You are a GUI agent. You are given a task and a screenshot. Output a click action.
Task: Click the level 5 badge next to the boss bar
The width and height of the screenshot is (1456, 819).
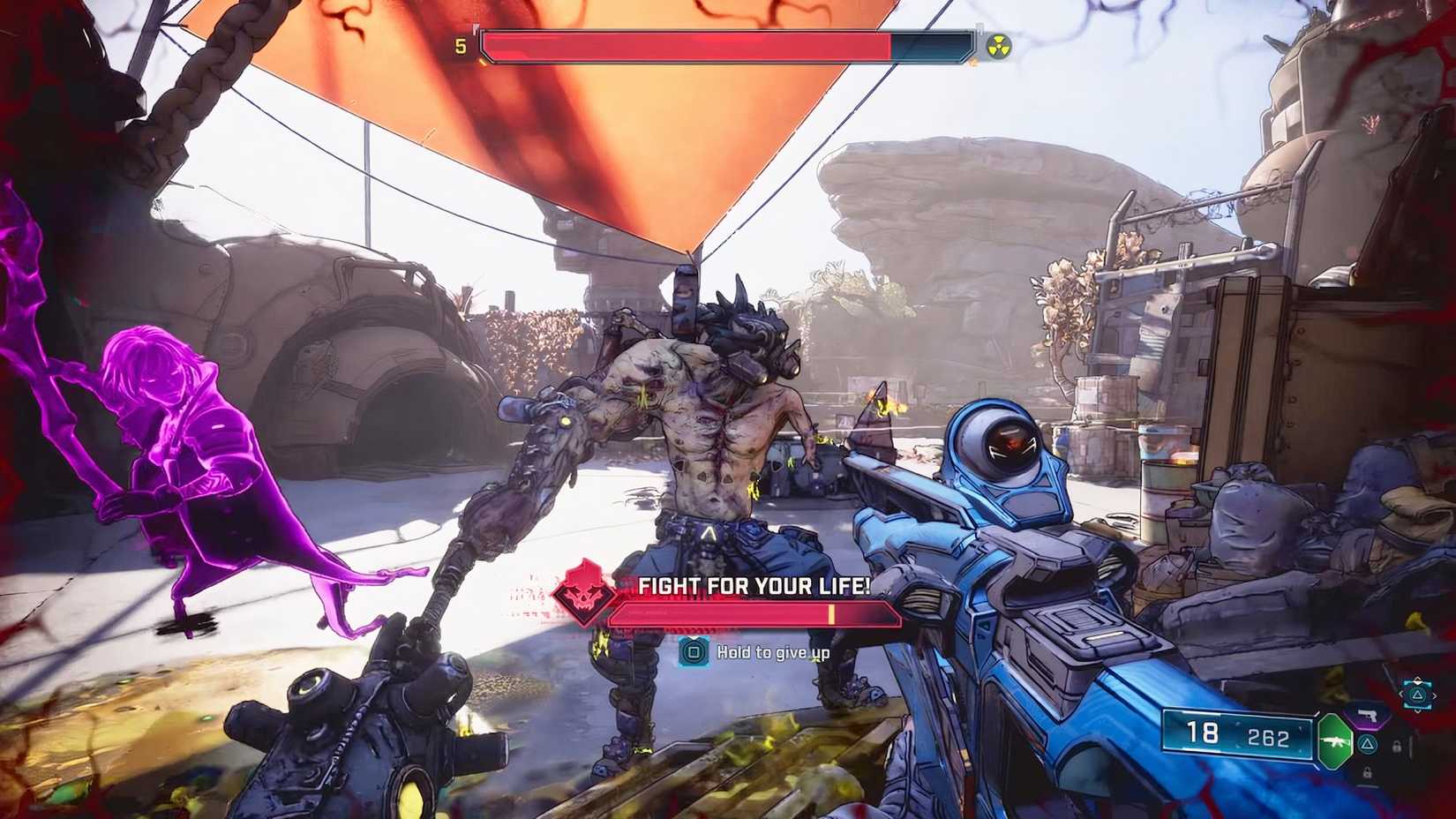[460, 46]
